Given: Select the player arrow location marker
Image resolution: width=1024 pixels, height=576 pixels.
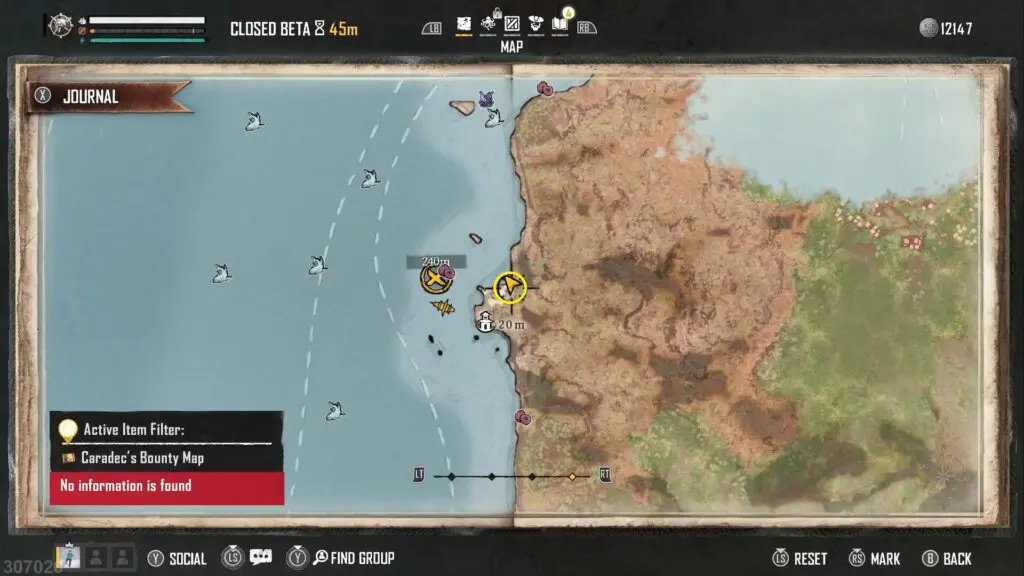Looking at the screenshot, I should (x=511, y=287).
